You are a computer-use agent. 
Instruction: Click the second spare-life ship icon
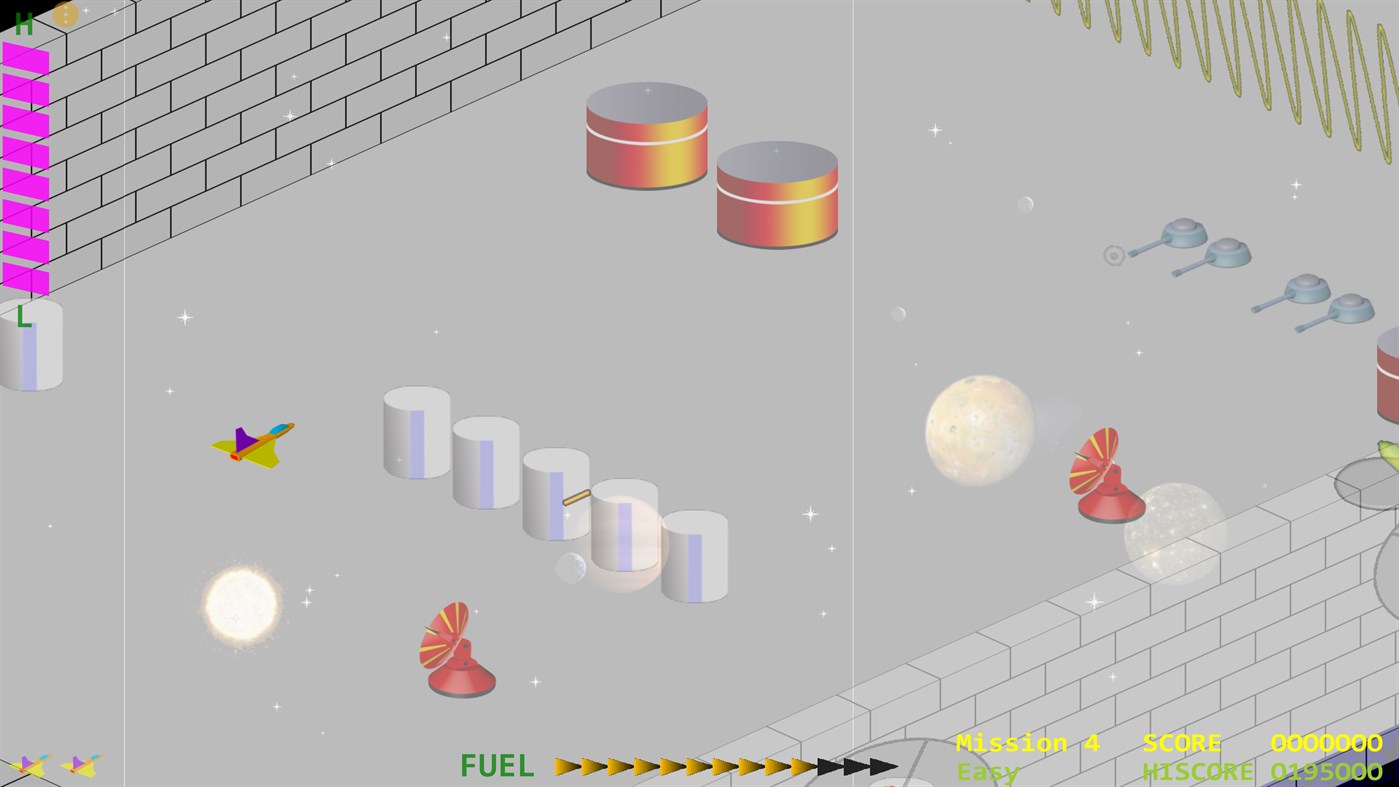pos(82,766)
